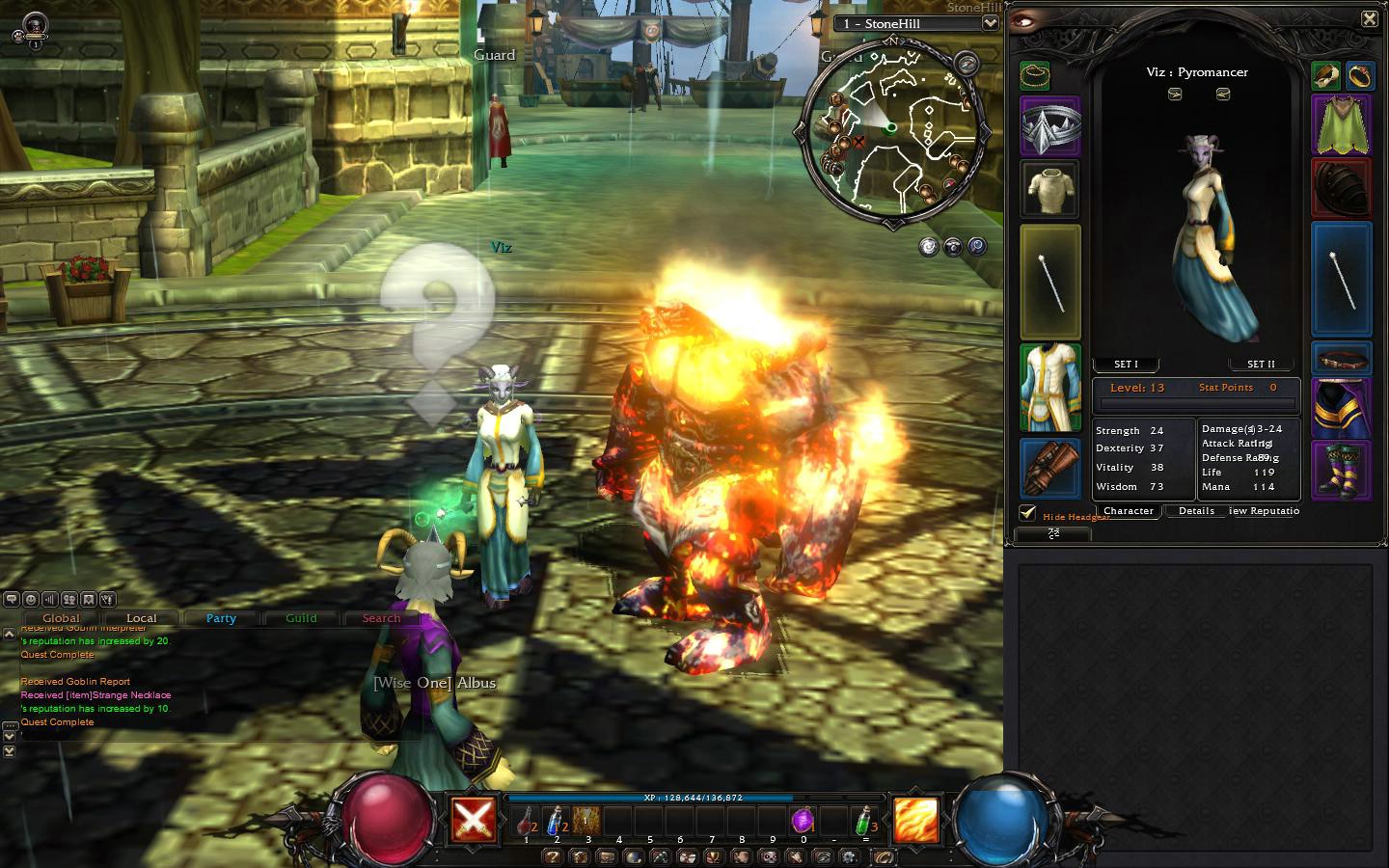This screenshot has width=1389, height=868.
Task: Select the Global chat tab
Action: point(61,618)
